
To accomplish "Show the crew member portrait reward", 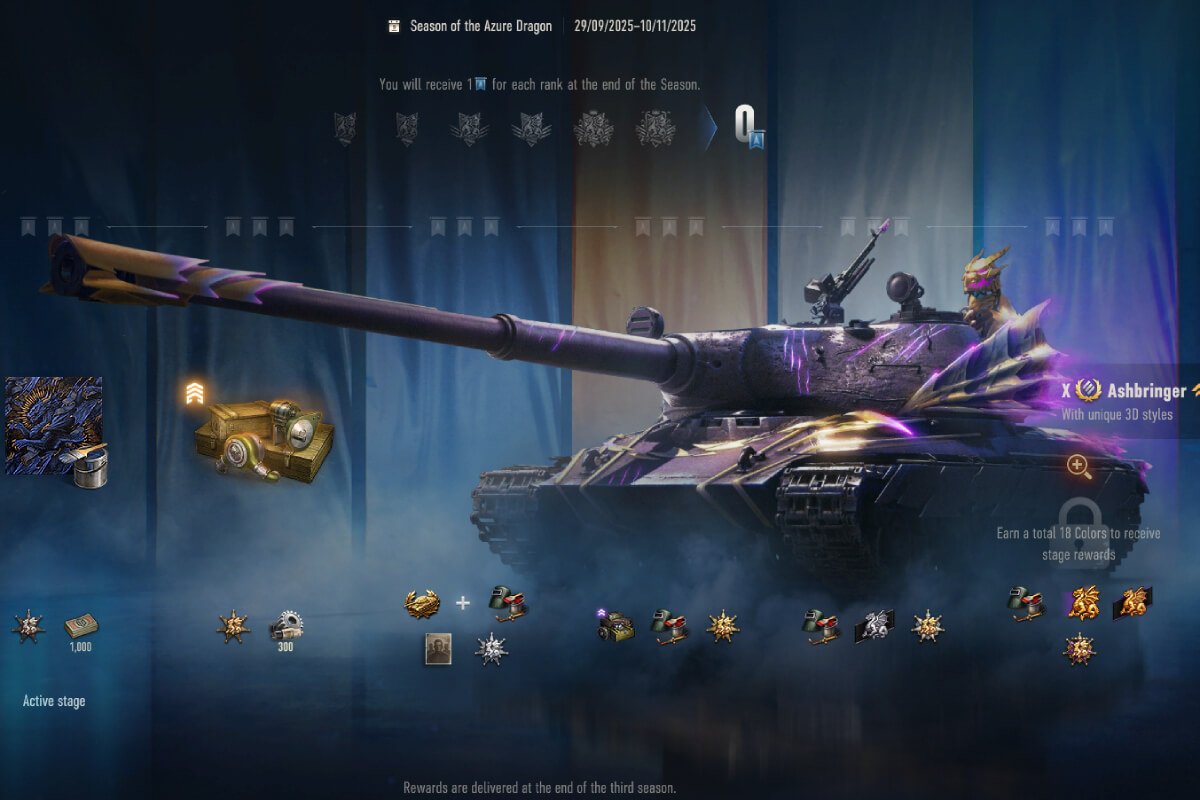I will point(438,649).
